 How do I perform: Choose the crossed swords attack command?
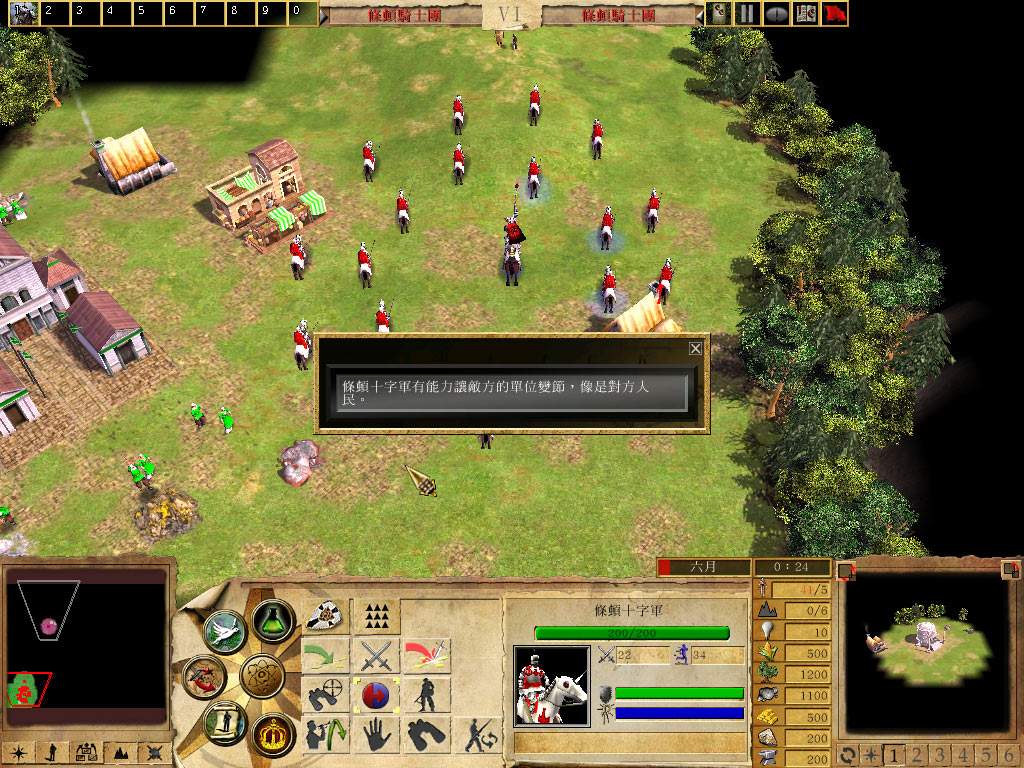tap(376, 656)
